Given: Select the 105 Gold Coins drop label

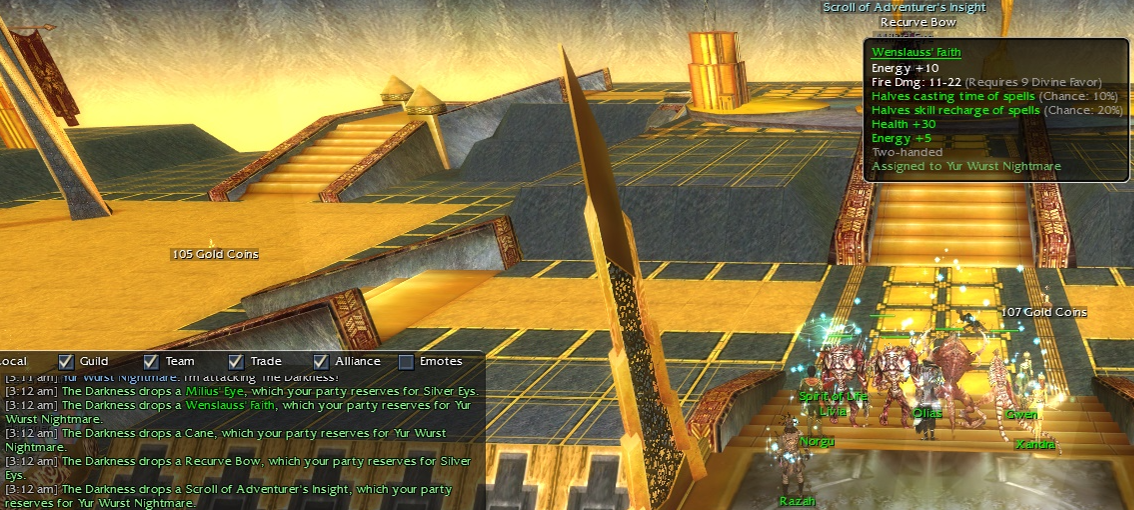Looking at the screenshot, I should 215,254.
